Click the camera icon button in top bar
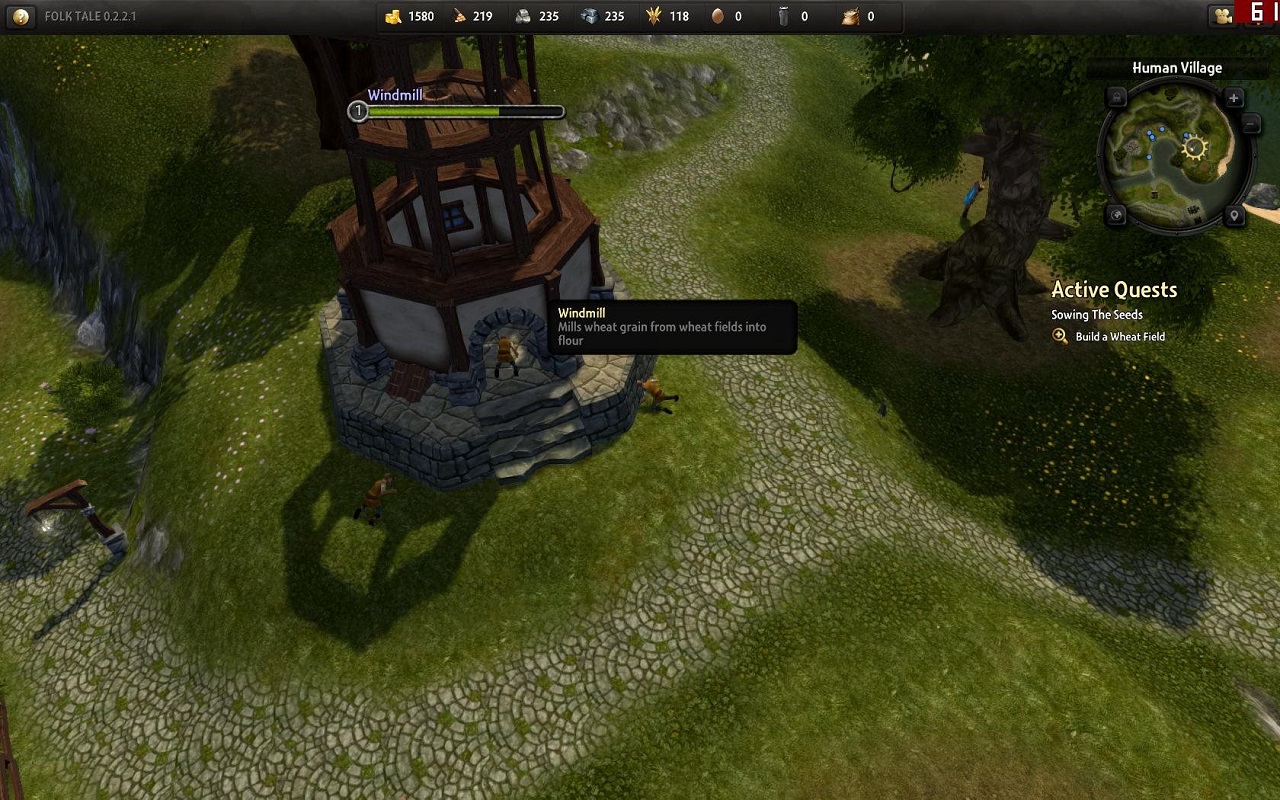 (1221, 16)
